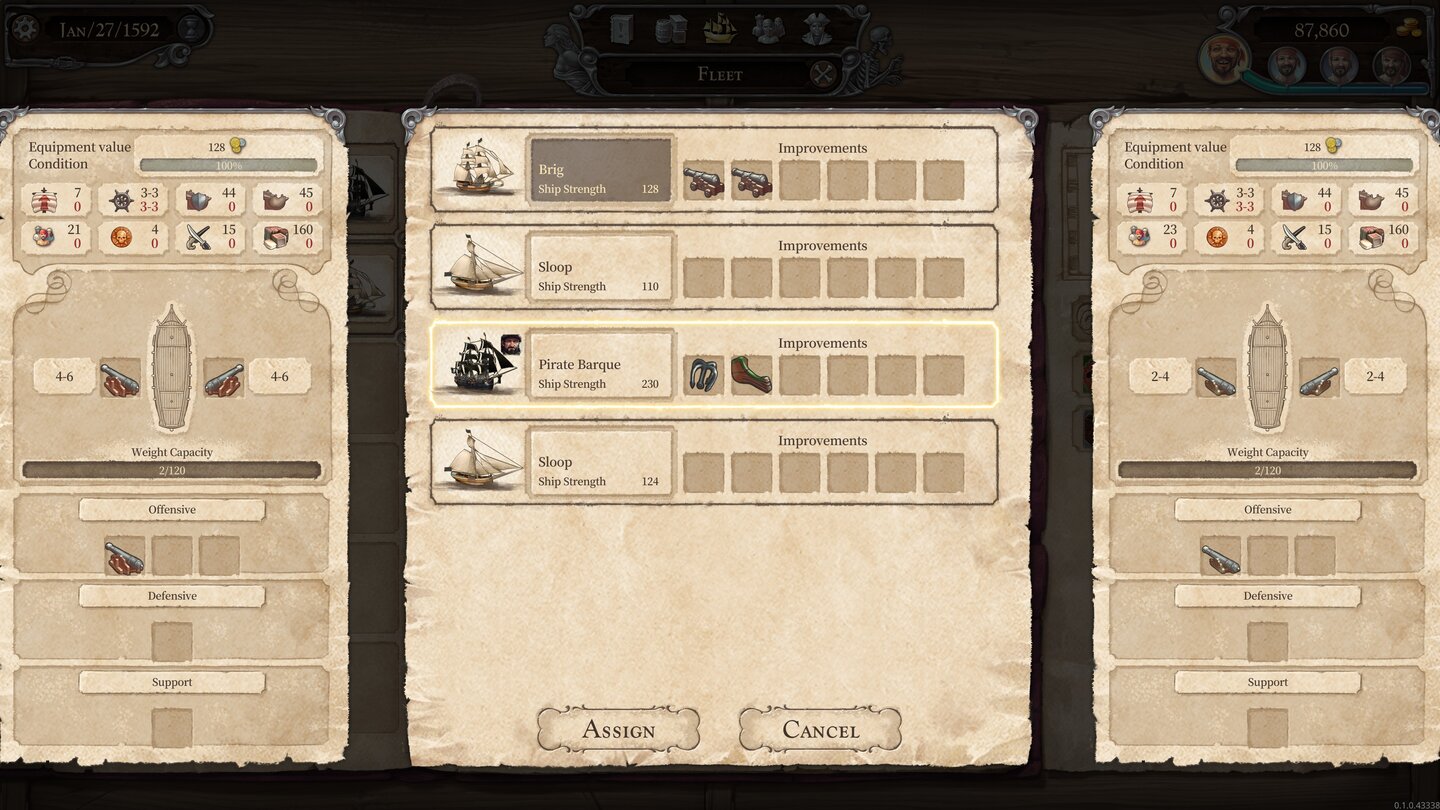
Task: Click the orange skull medallion stat icon
Action: point(121,237)
